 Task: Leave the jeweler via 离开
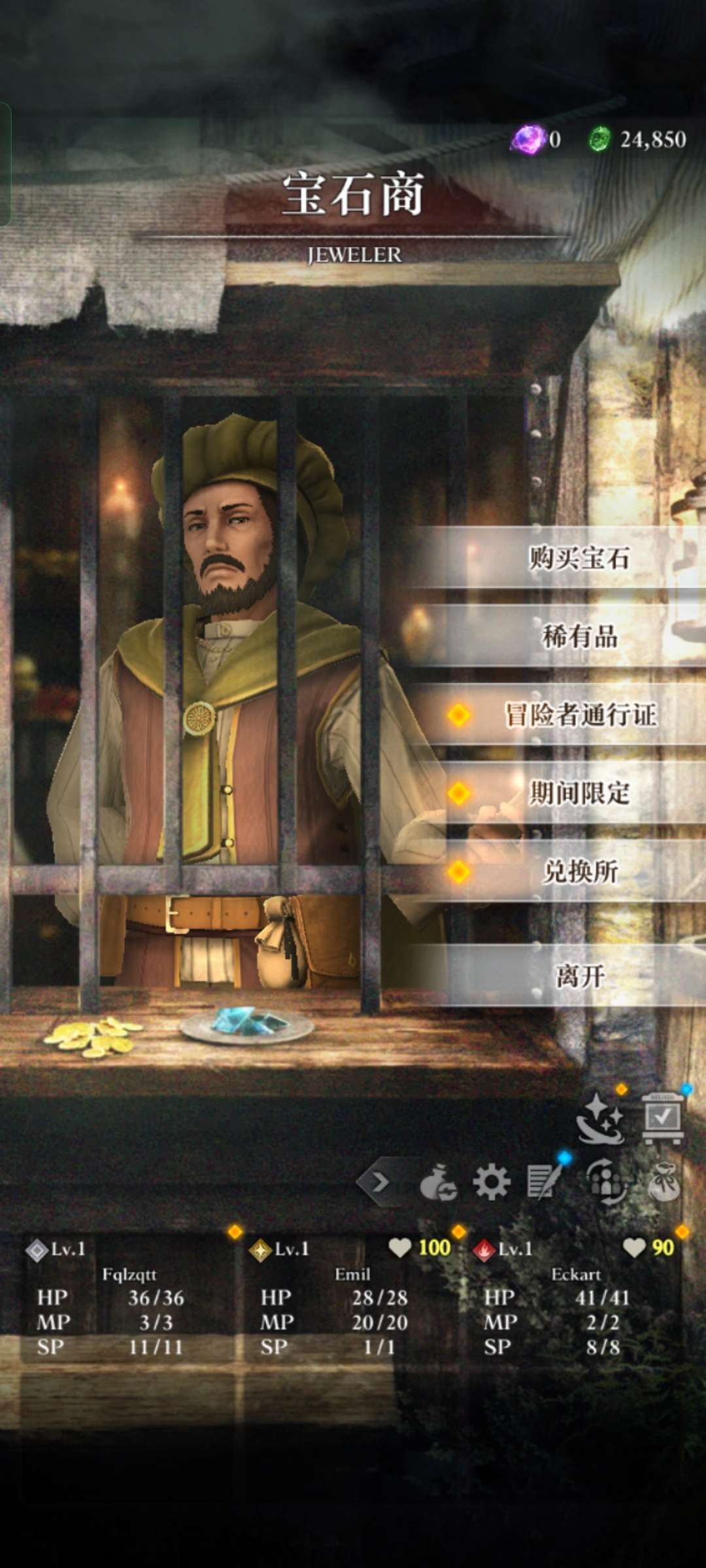click(x=579, y=976)
